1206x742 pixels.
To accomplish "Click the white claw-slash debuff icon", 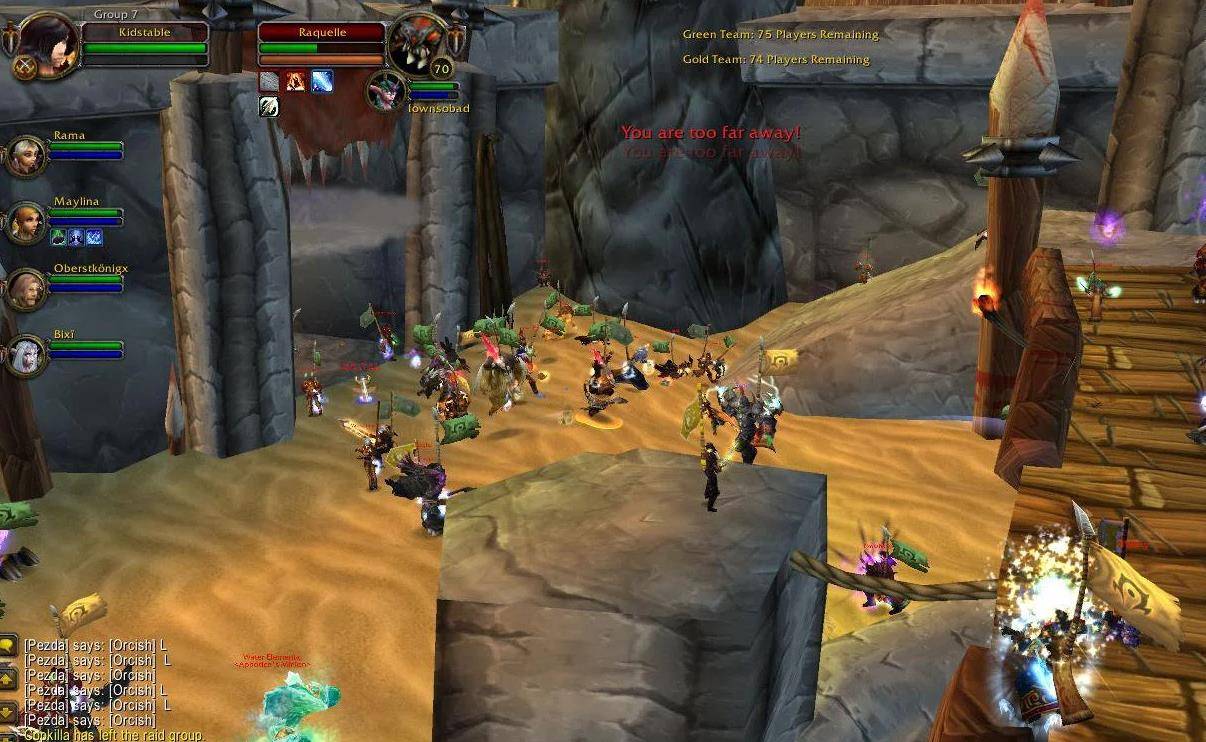I will [269, 107].
